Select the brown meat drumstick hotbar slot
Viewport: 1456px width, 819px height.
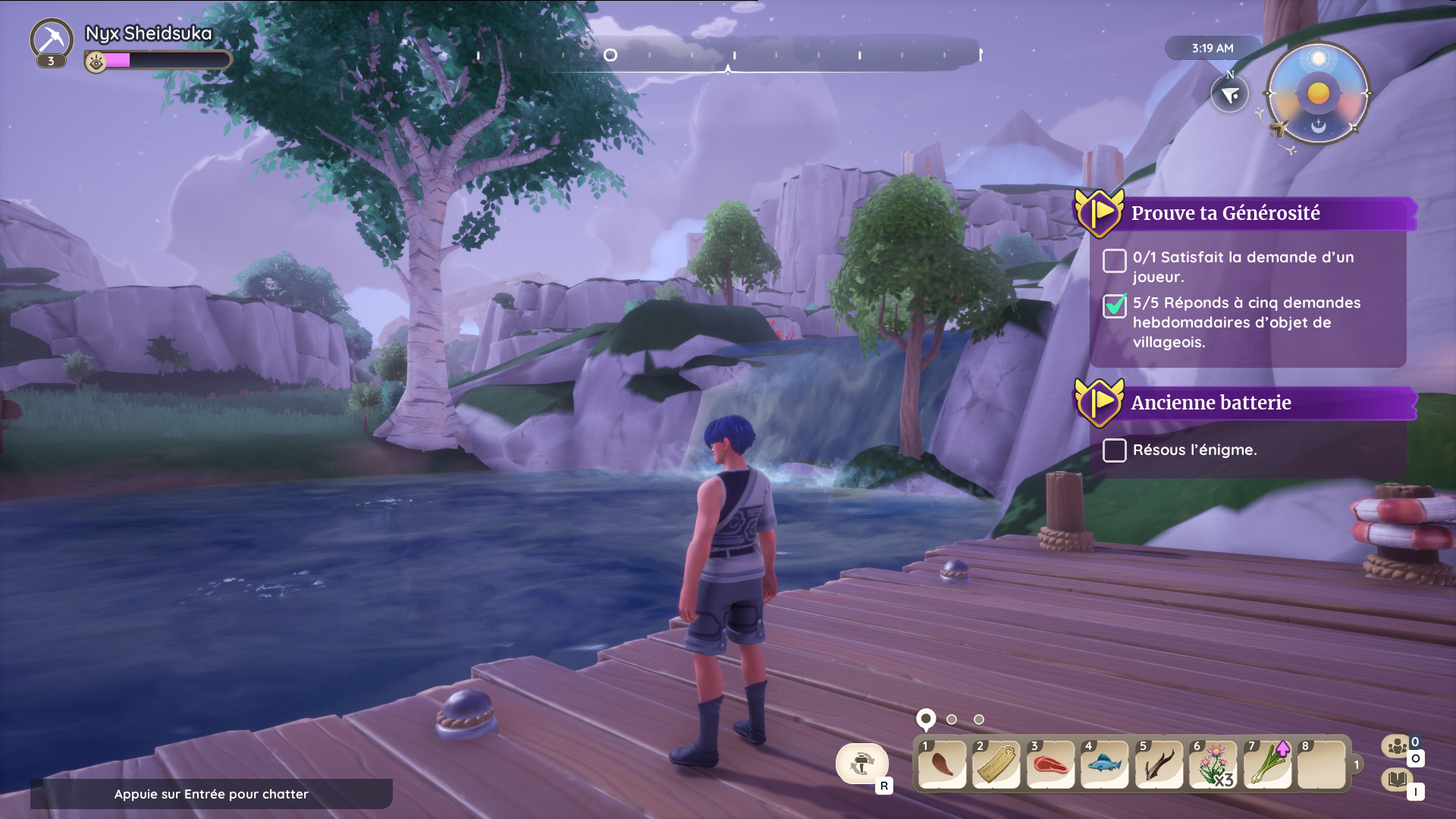942,764
